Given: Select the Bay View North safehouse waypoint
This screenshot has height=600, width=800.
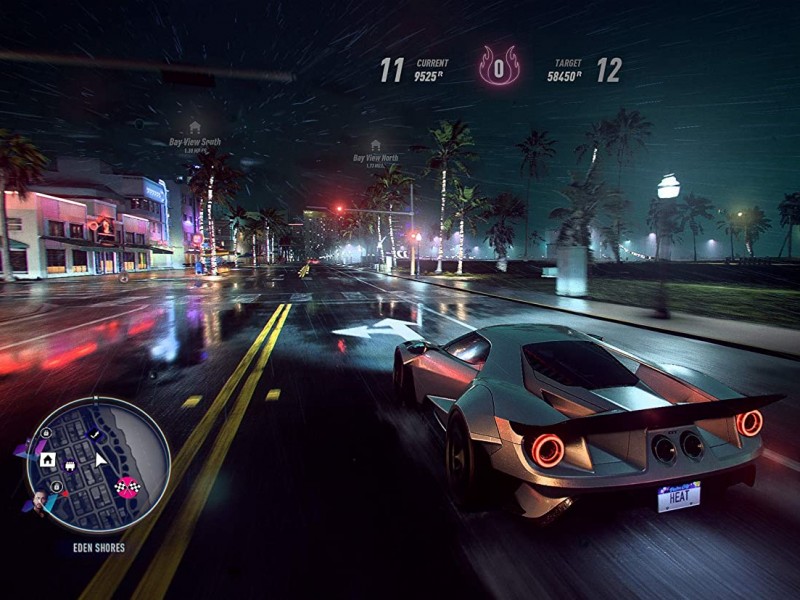Looking at the screenshot, I should tap(375, 146).
